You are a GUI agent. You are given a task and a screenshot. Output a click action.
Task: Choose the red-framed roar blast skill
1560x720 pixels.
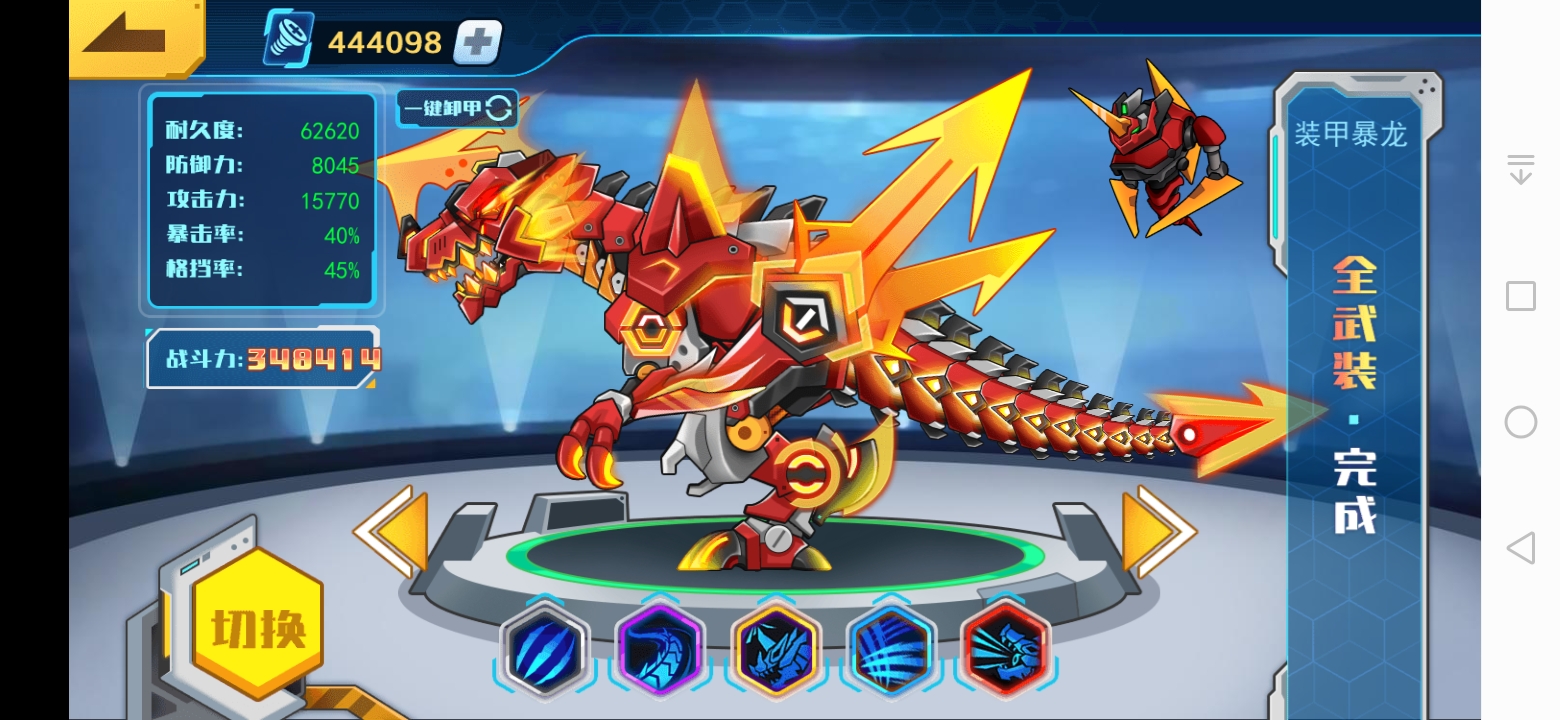point(1006,651)
